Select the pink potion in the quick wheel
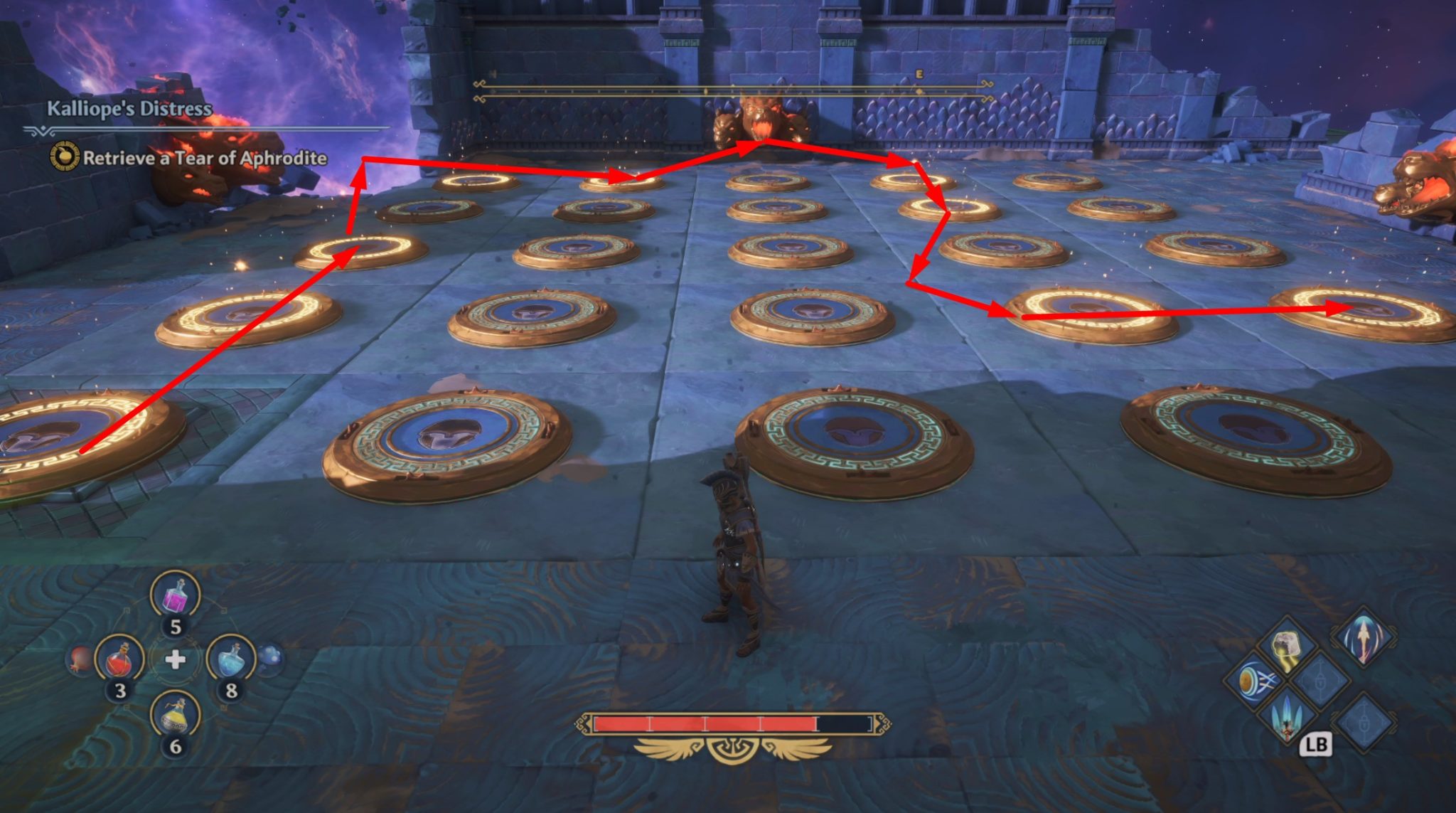 pyautogui.click(x=176, y=595)
